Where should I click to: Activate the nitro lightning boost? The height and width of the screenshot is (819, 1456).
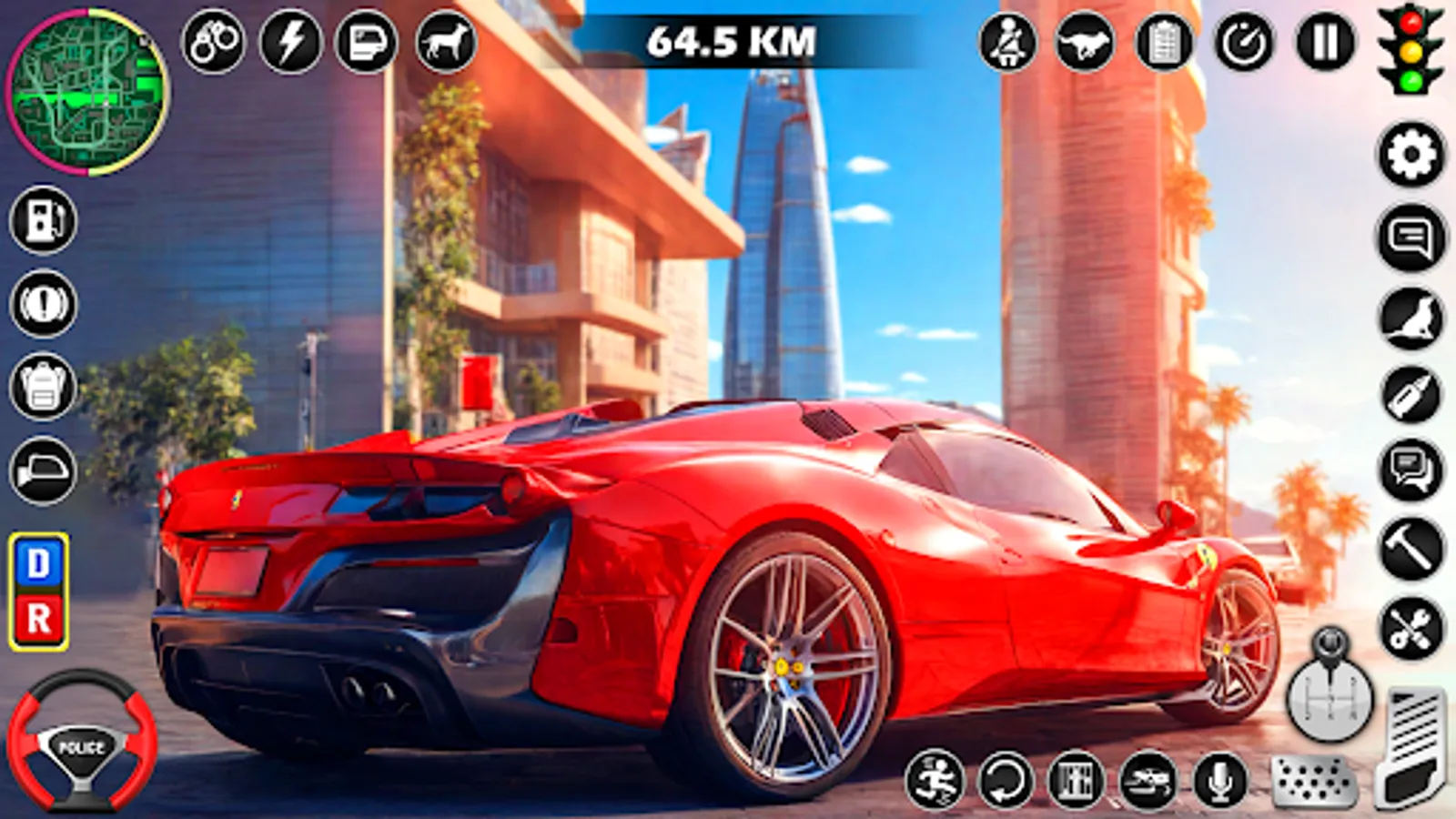coord(288,39)
